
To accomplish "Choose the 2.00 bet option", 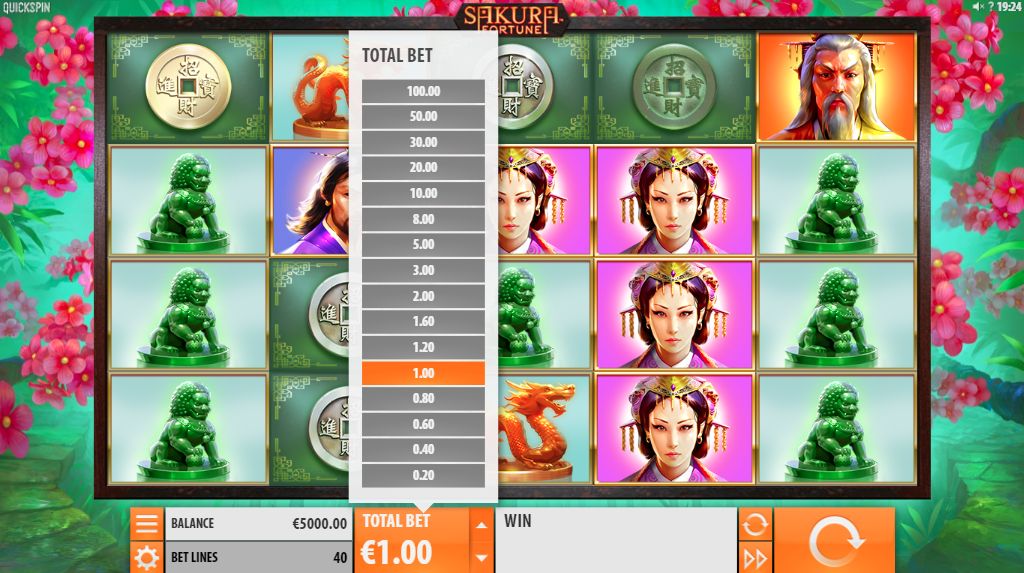I will pos(423,297).
